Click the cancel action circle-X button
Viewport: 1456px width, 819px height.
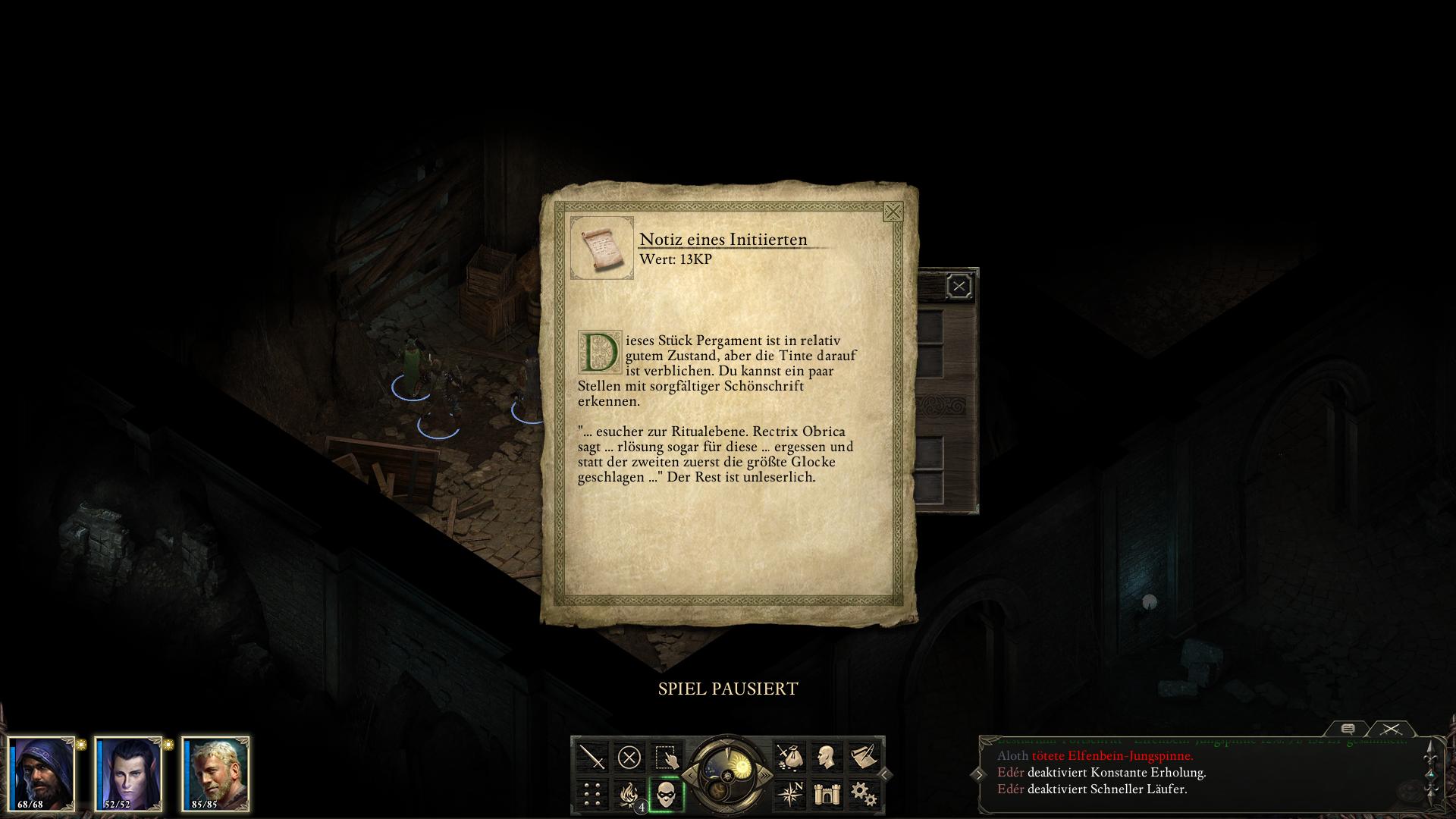(629, 757)
